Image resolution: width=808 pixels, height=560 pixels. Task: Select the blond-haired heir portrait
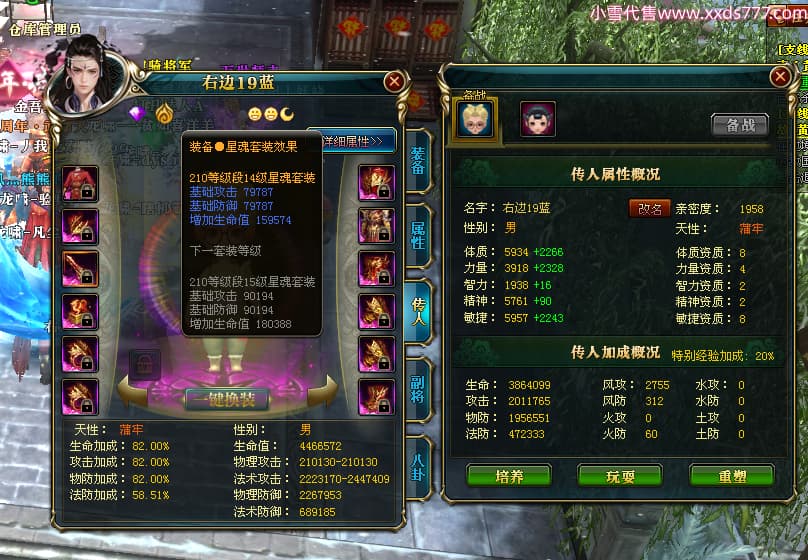click(475, 119)
